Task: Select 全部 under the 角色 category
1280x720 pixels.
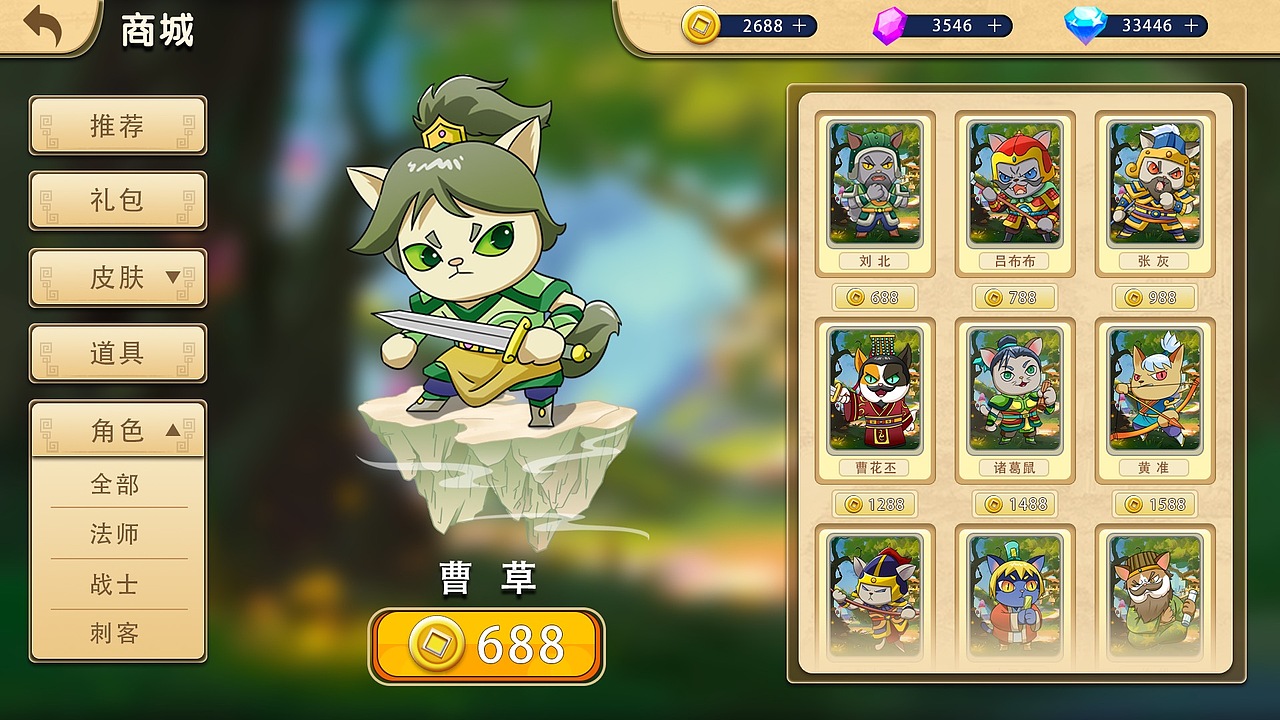Action: [x=117, y=485]
